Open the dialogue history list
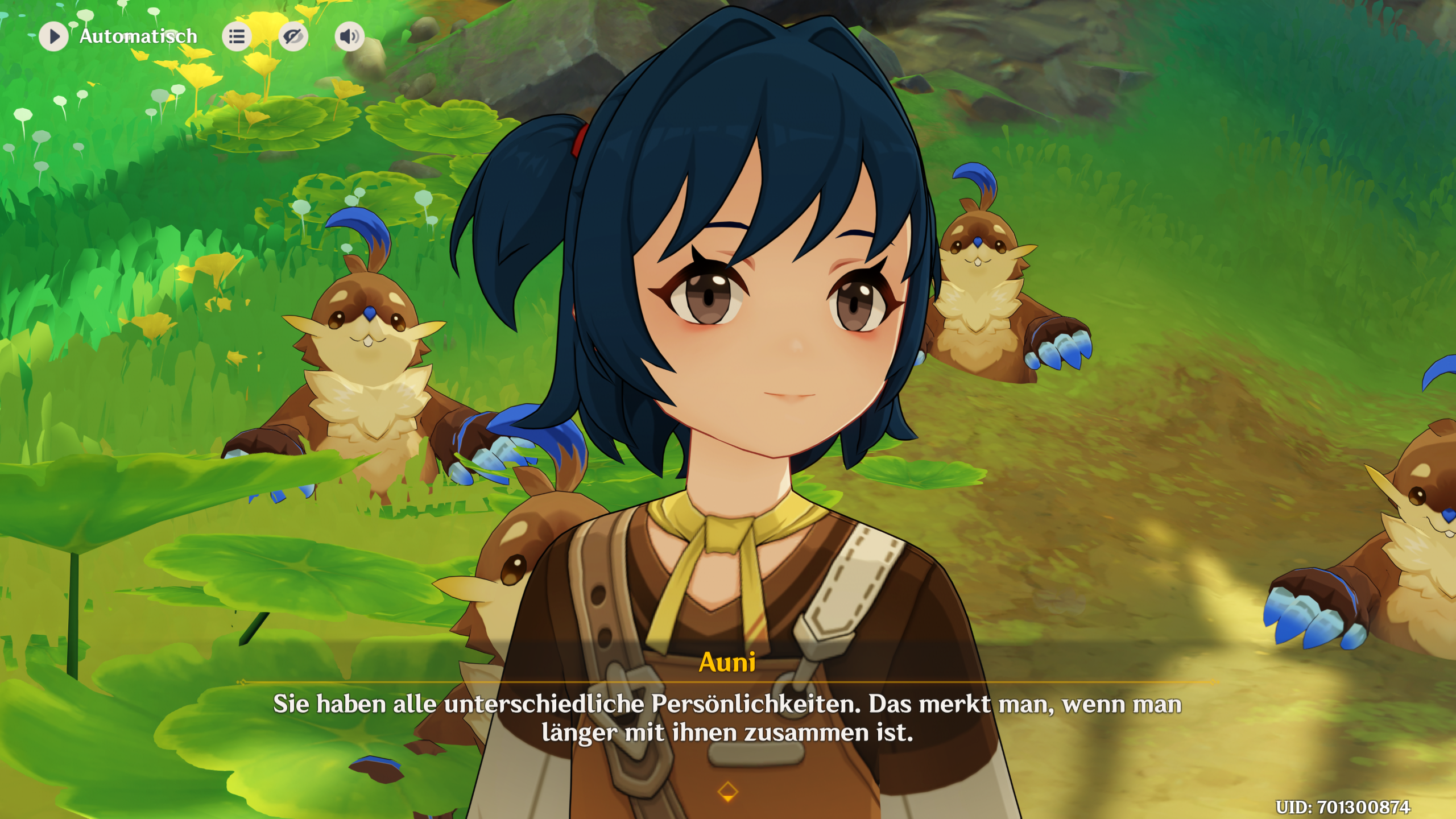This screenshot has width=1456, height=819. [x=237, y=37]
